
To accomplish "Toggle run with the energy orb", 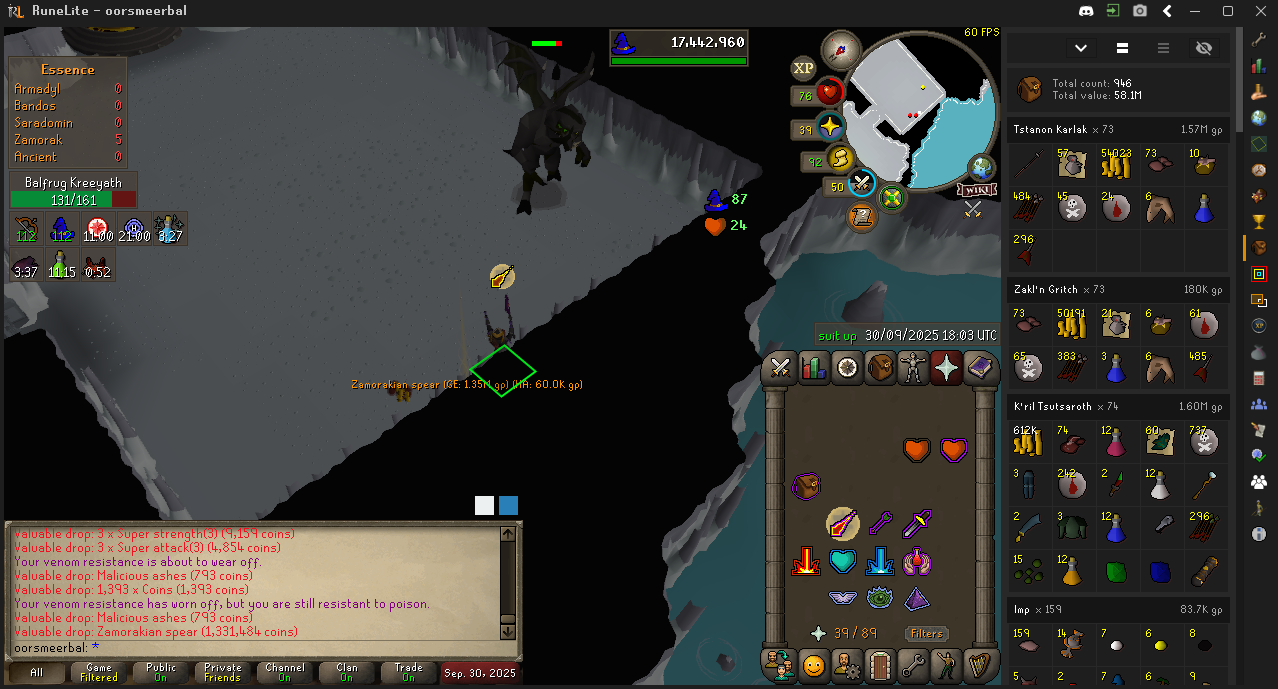I will [841, 159].
